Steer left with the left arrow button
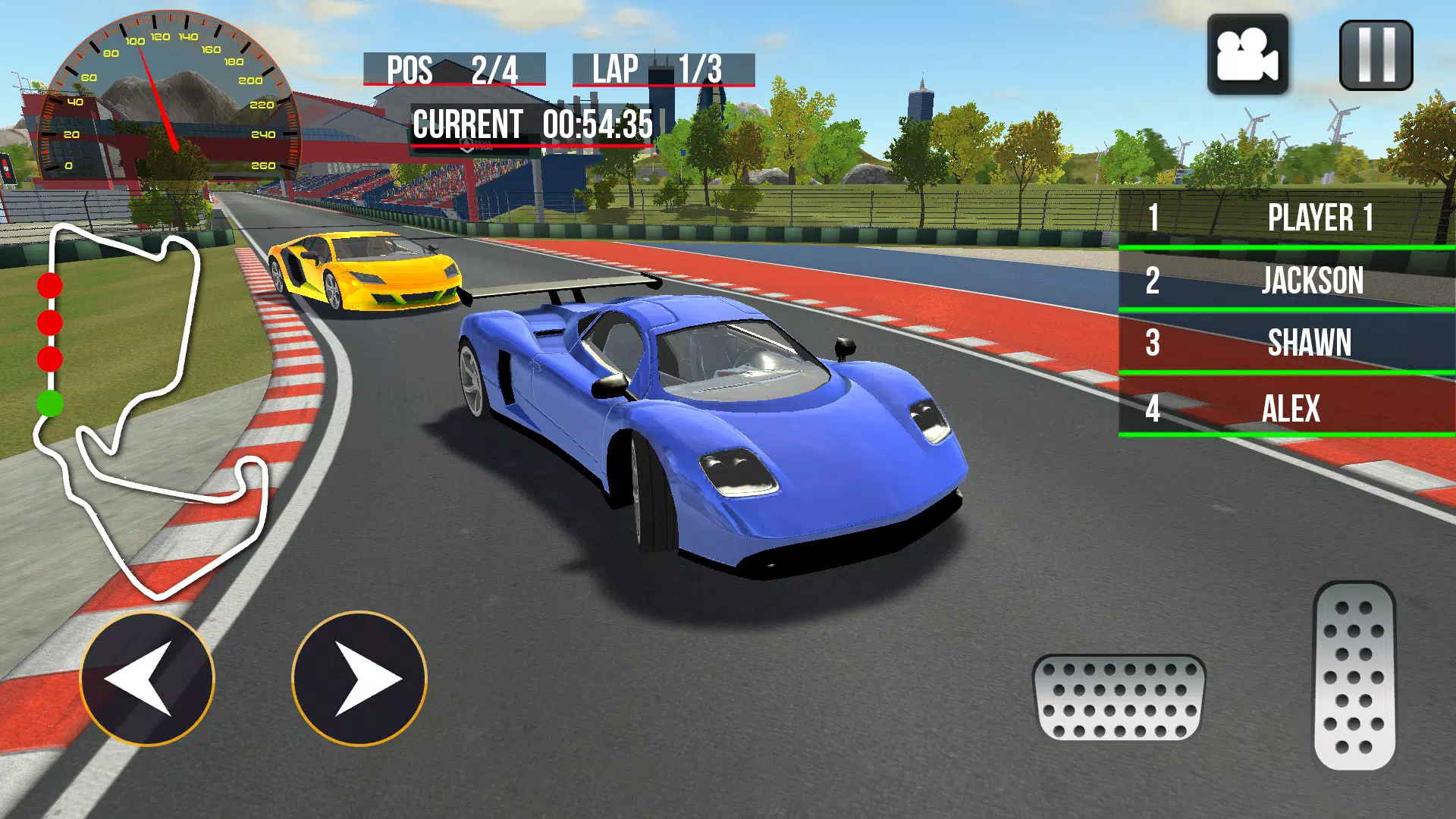1456x819 pixels. click(x=147, y=679)
